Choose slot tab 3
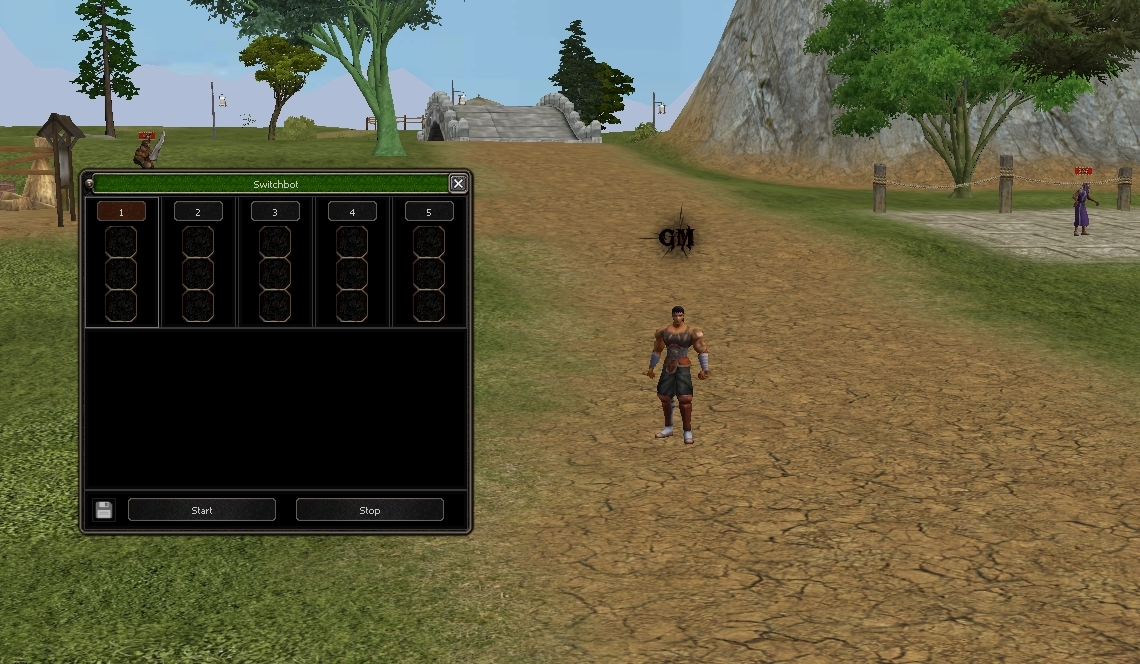This screenshot has width=1140, height=664. pos(275,212)
